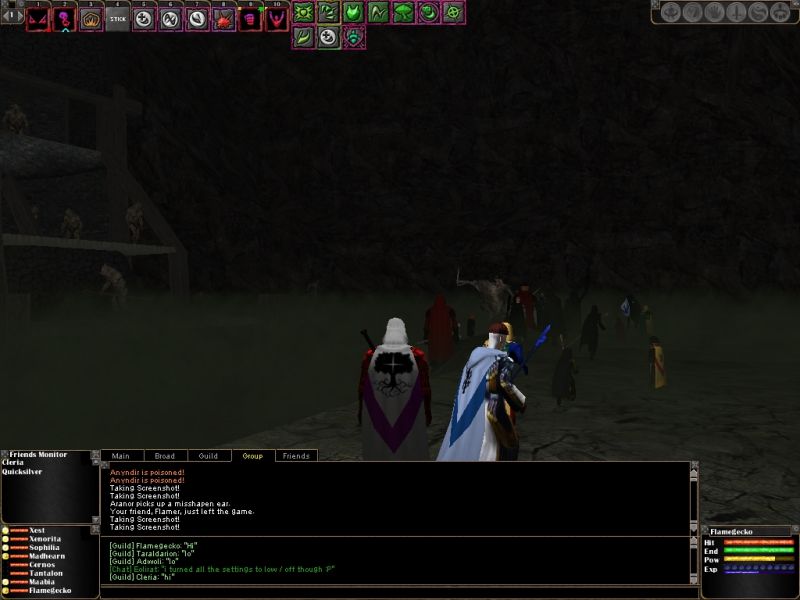800x600 pixels.
Task: Target group member Sophilia
Action: pyautogui.click(x=45, y=548)
